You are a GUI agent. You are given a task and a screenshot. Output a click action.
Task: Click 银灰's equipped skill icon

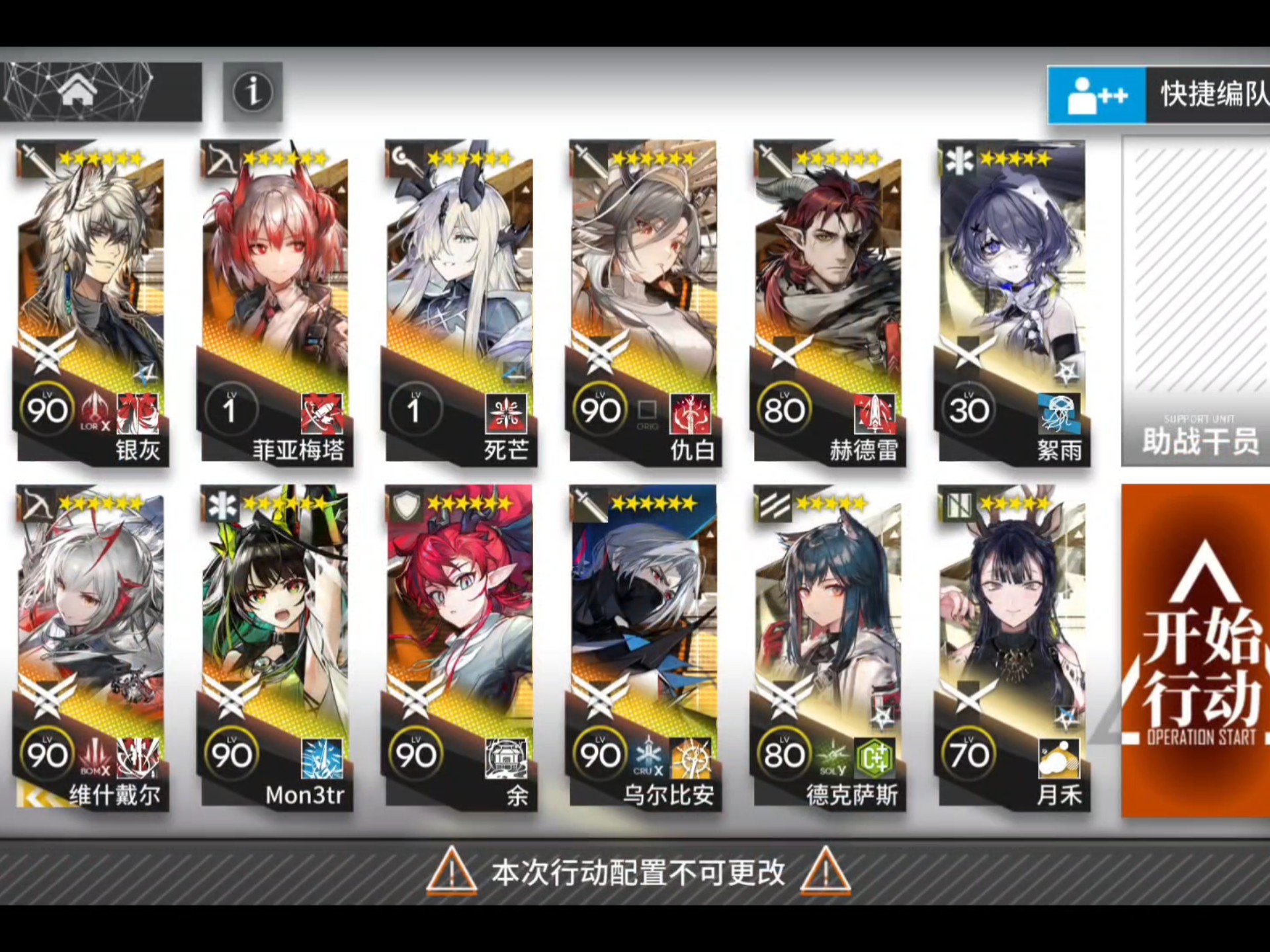pos(138,413)
